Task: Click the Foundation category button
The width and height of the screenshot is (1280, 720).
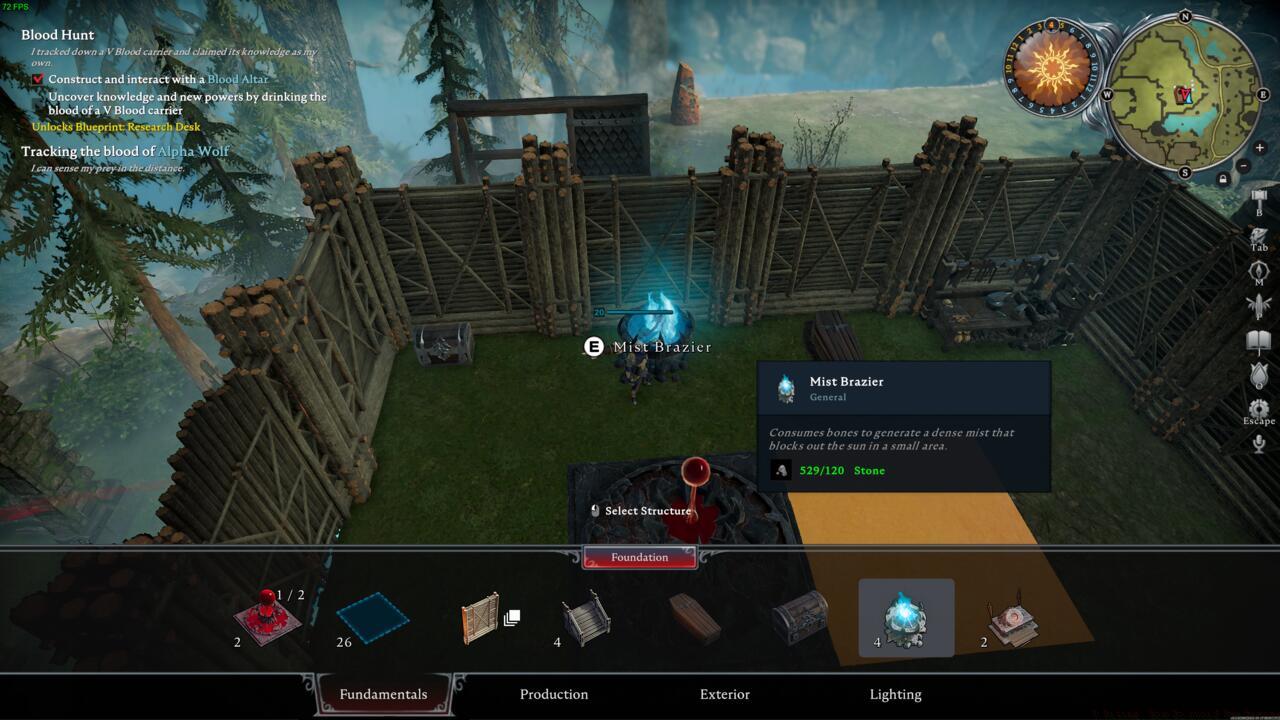Action: (x=640, y=557)
